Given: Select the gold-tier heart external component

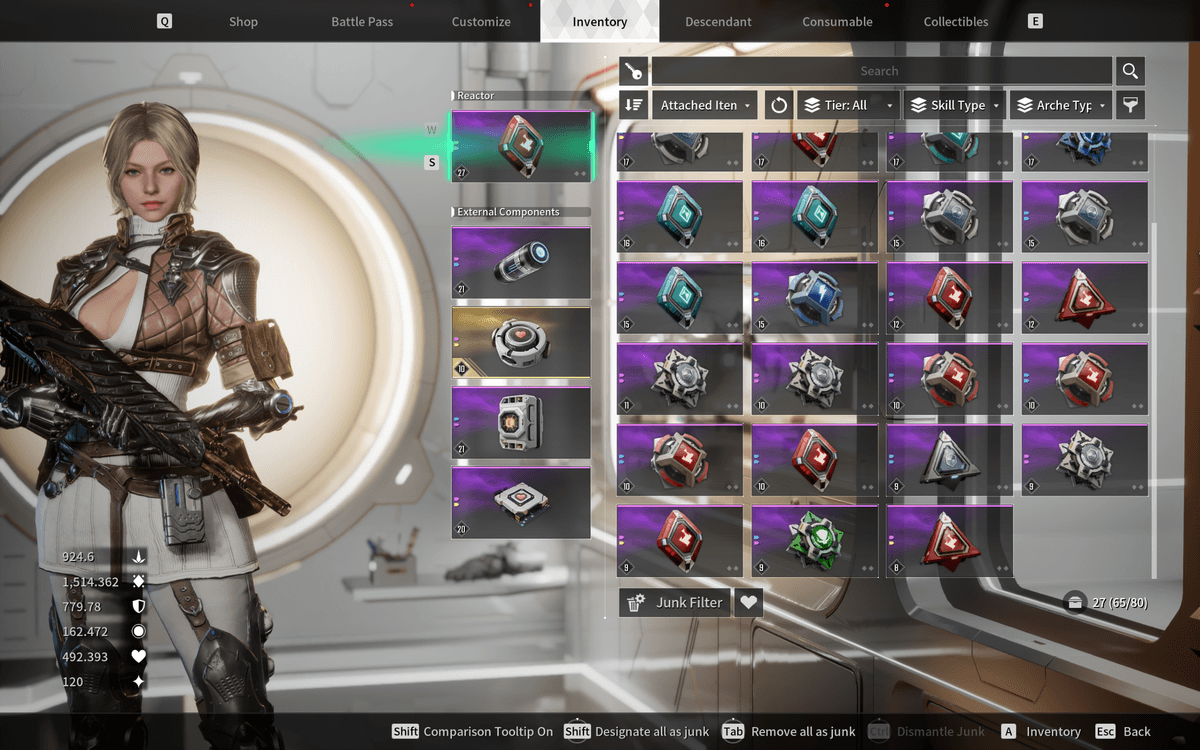Looking at the screenshot, I should pyautogui.click(x=521, y=342).
